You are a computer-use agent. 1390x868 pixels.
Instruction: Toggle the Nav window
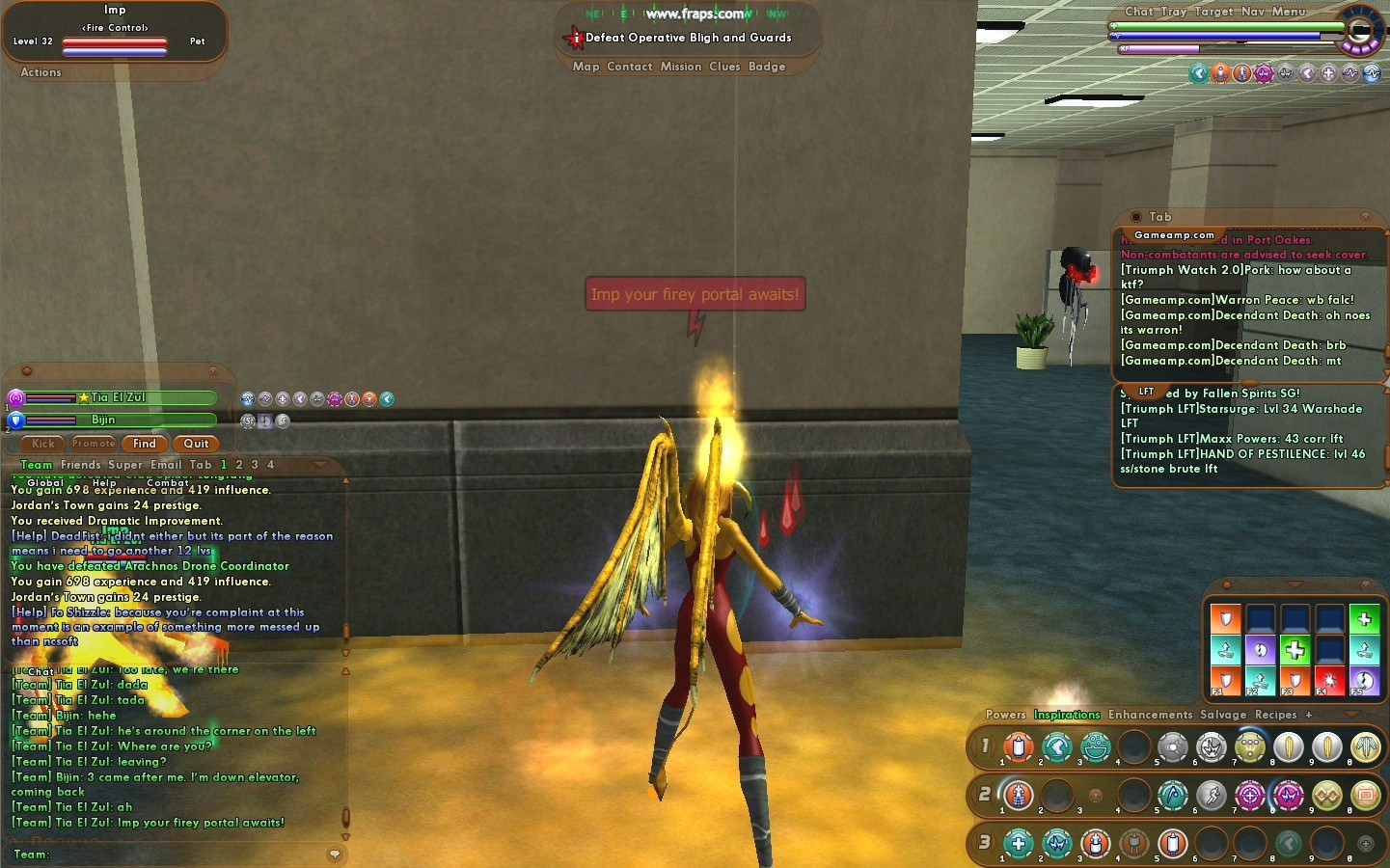tap(1252, 12)
